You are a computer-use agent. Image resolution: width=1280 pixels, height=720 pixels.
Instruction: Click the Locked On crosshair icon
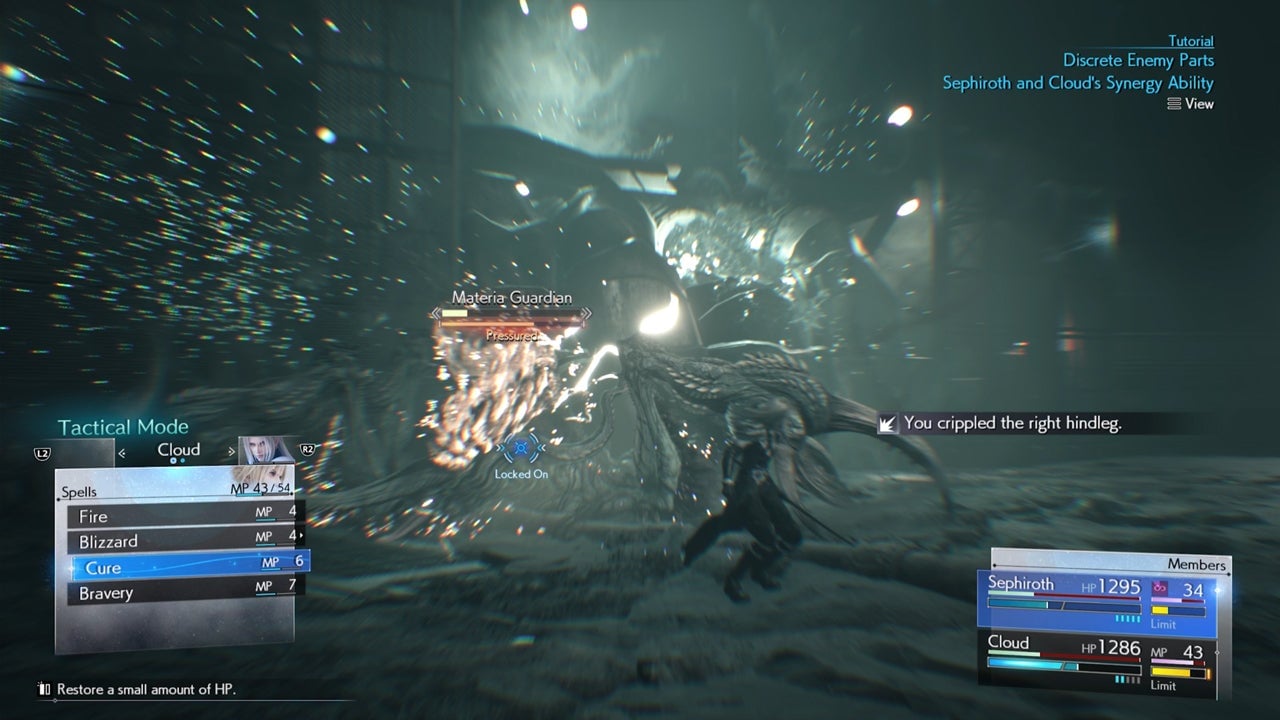tap(520, 448)
